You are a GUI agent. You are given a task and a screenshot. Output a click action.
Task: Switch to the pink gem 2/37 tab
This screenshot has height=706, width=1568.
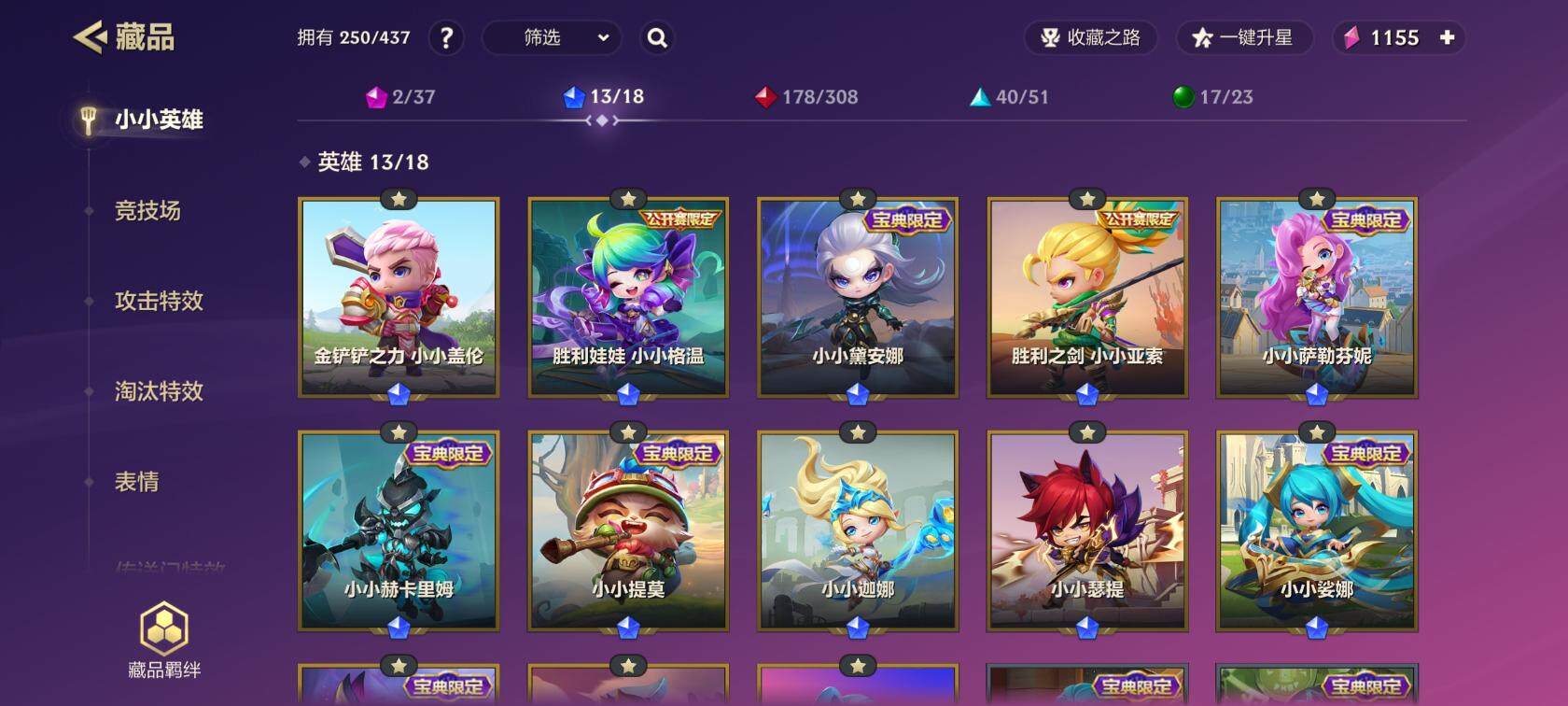point(400,97)
